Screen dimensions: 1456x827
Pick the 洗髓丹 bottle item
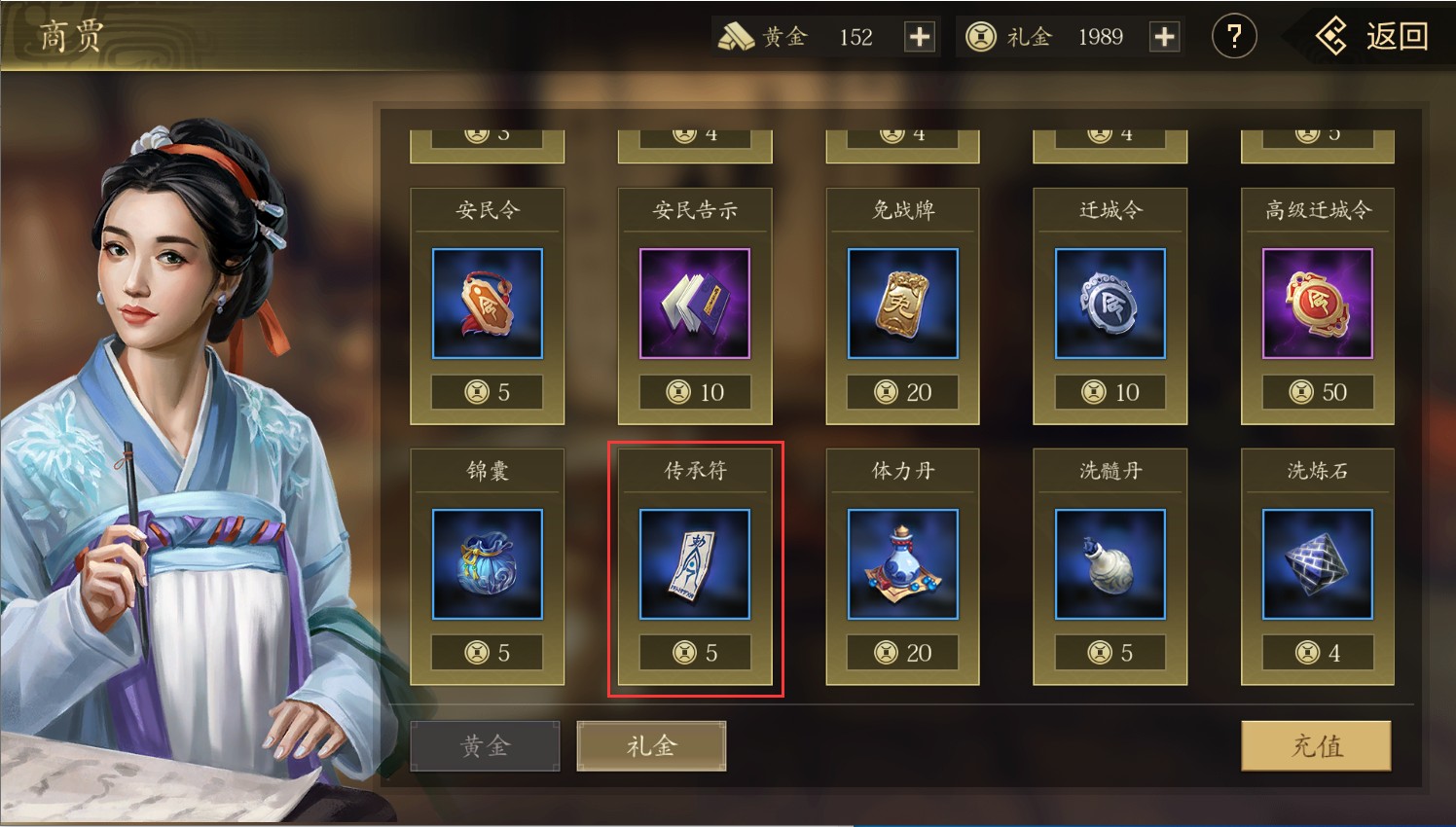coord(1110,565)
